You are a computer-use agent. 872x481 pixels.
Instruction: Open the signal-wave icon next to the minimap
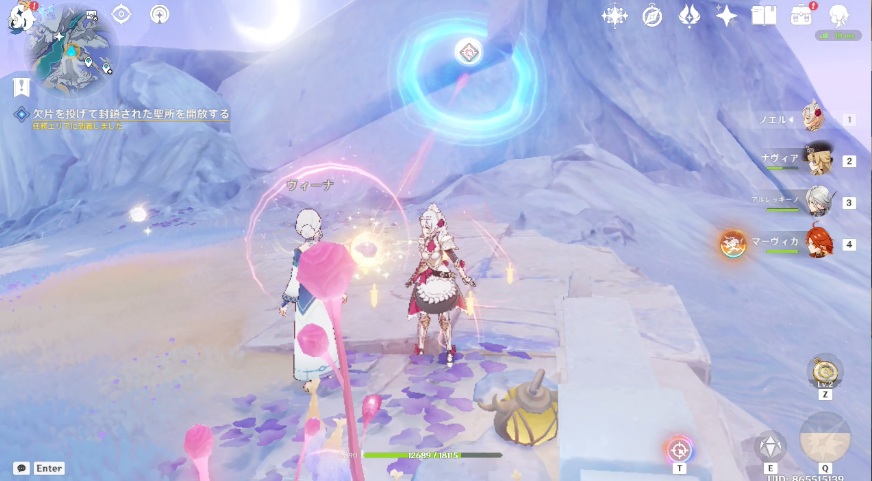159,14
